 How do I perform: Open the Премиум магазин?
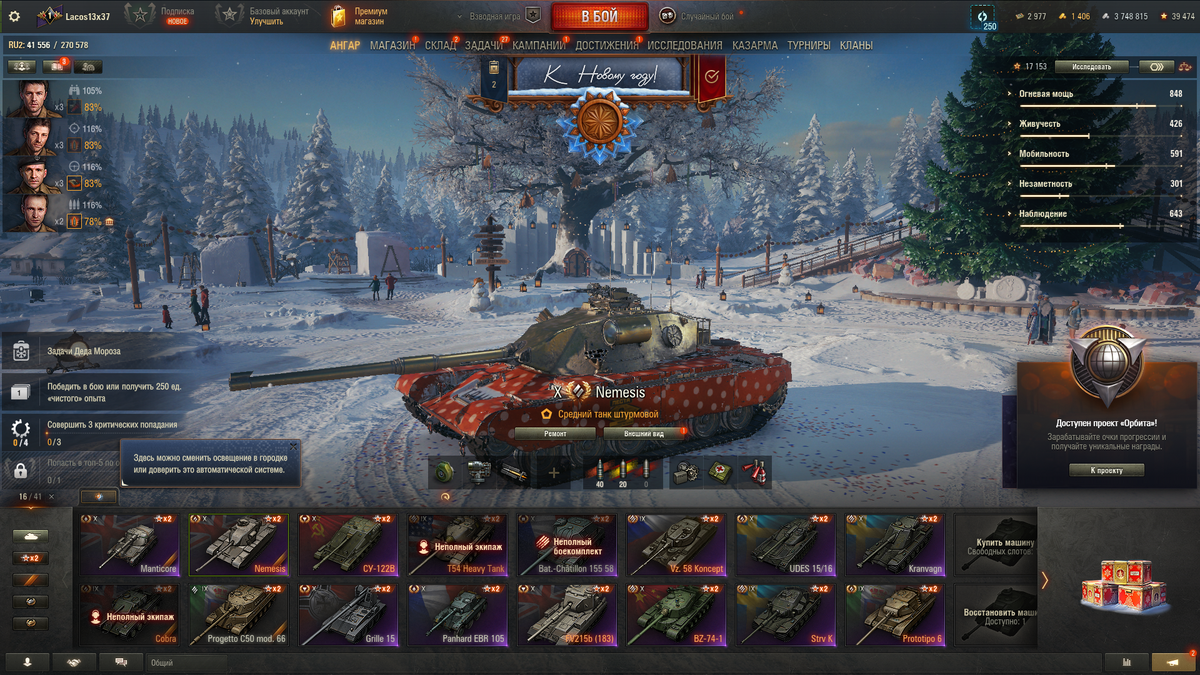coord(360,16)
